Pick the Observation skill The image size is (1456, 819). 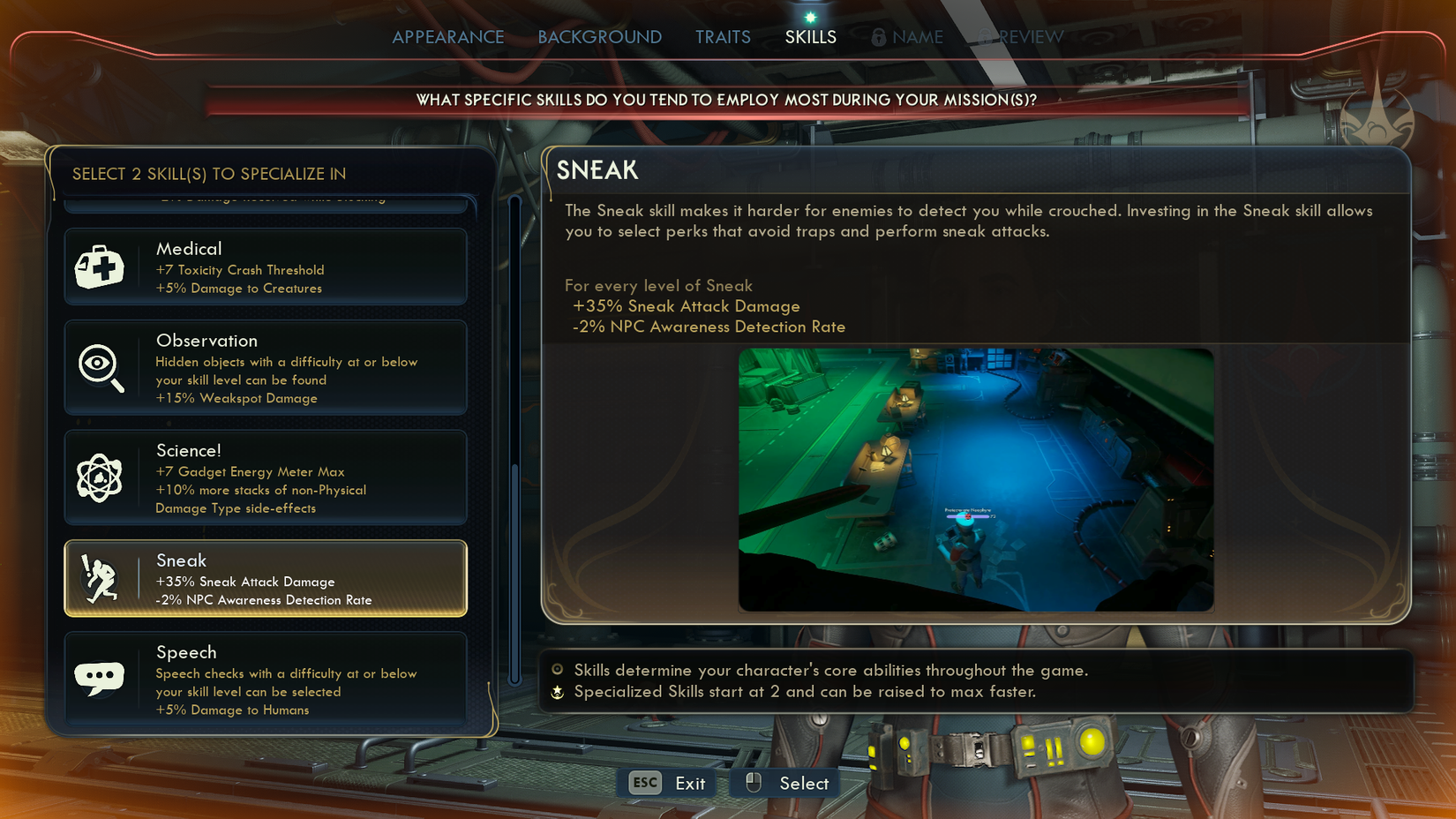point(266,368)
